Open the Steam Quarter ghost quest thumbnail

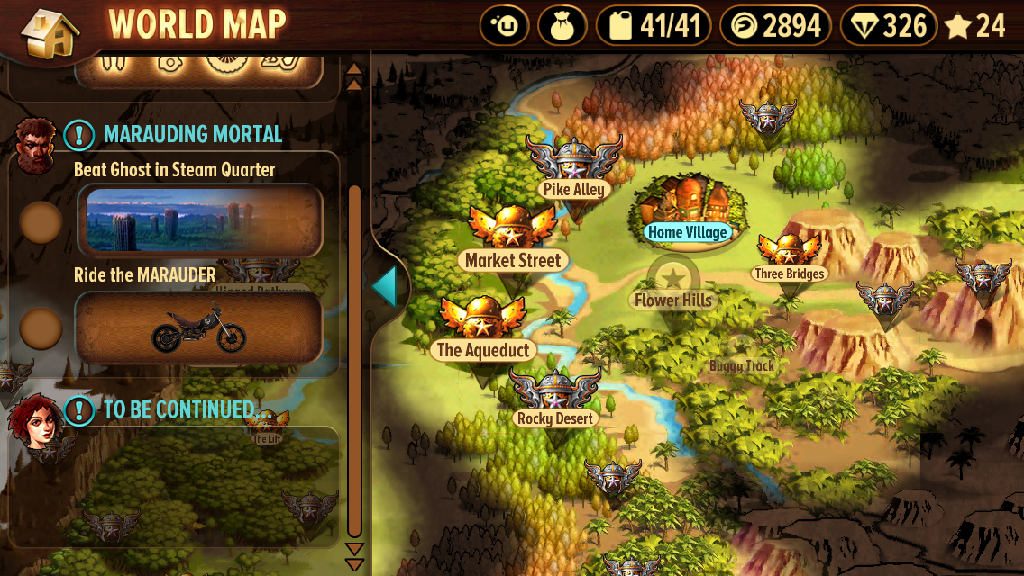[200, 220]
